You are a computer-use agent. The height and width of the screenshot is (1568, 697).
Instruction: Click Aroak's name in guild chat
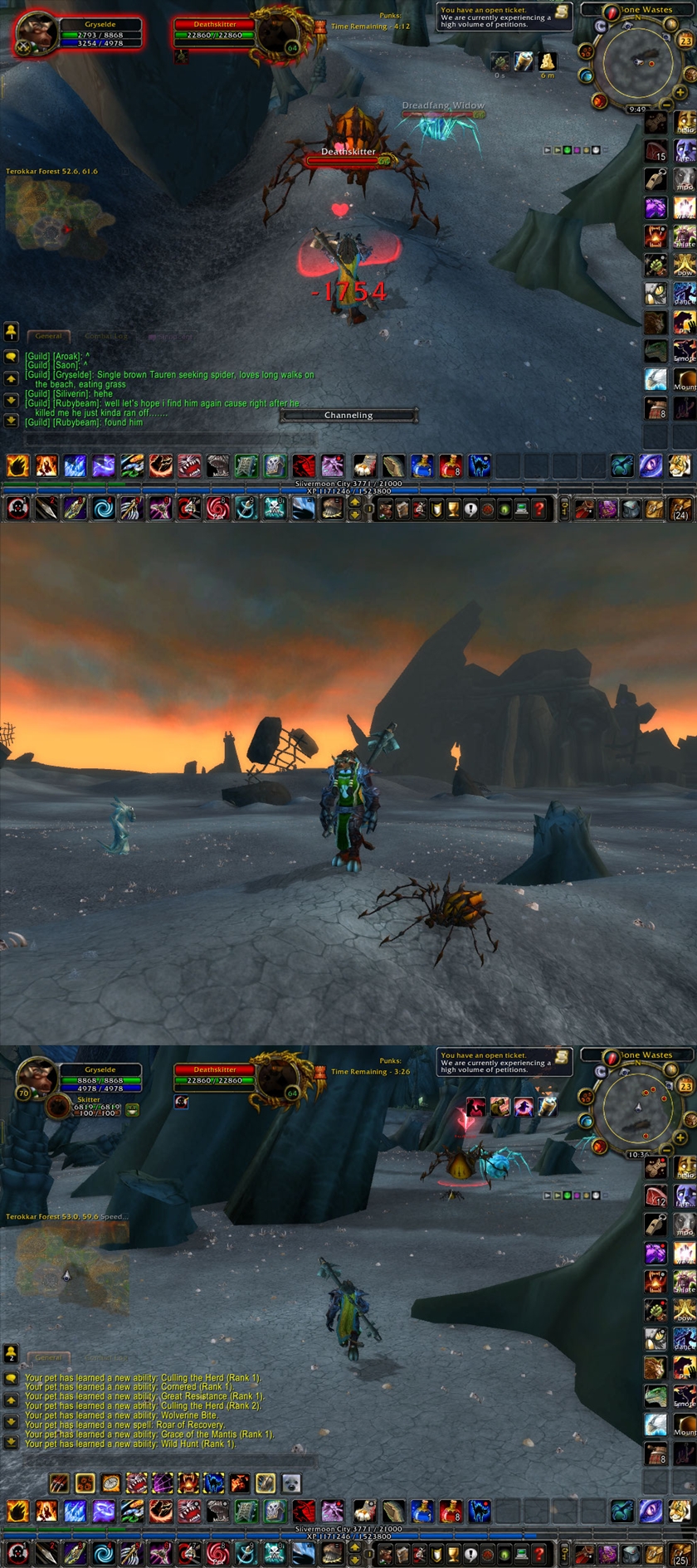68,356
